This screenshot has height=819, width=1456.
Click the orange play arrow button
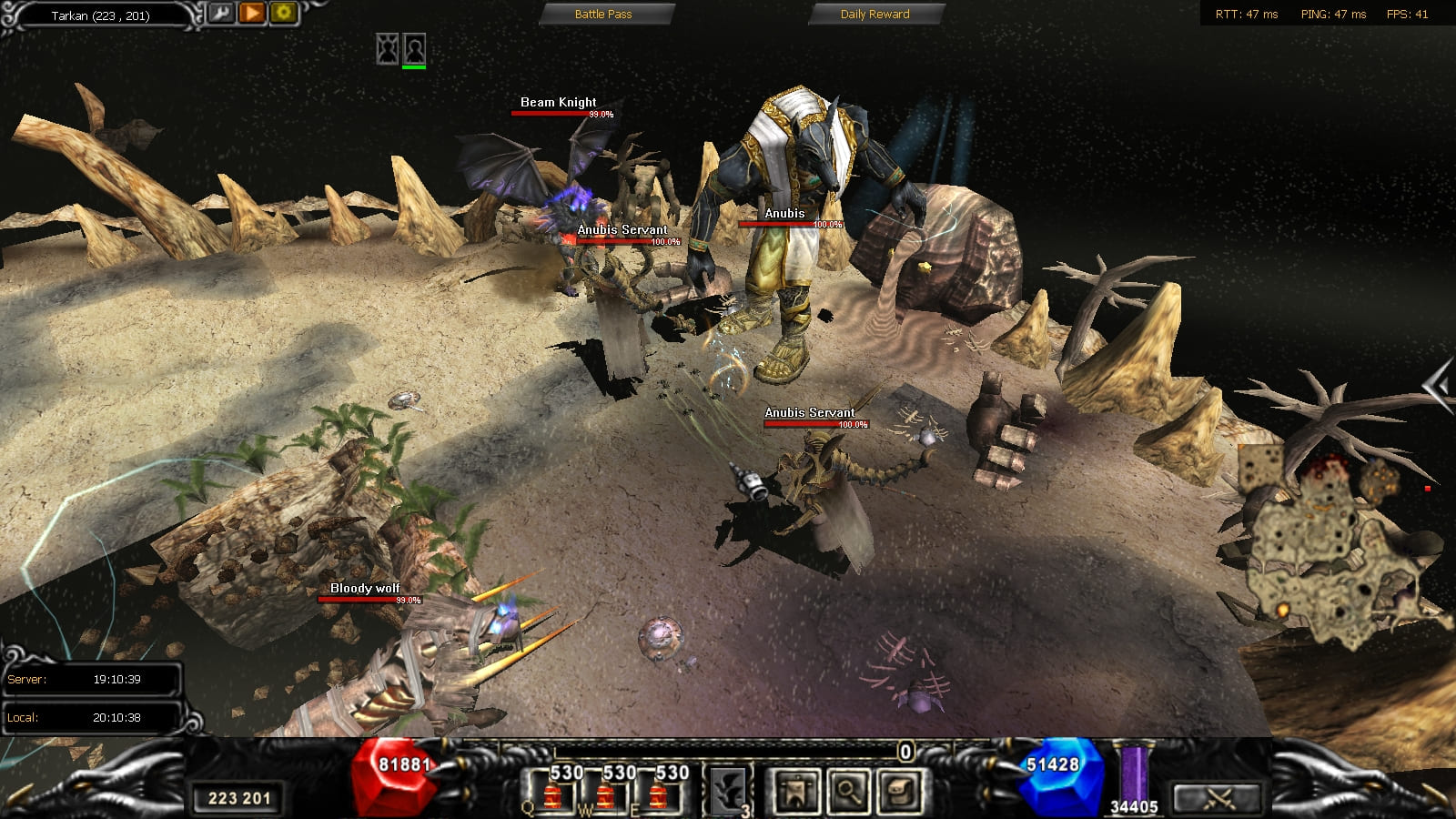pyautogui.click(x=252, y=13)
